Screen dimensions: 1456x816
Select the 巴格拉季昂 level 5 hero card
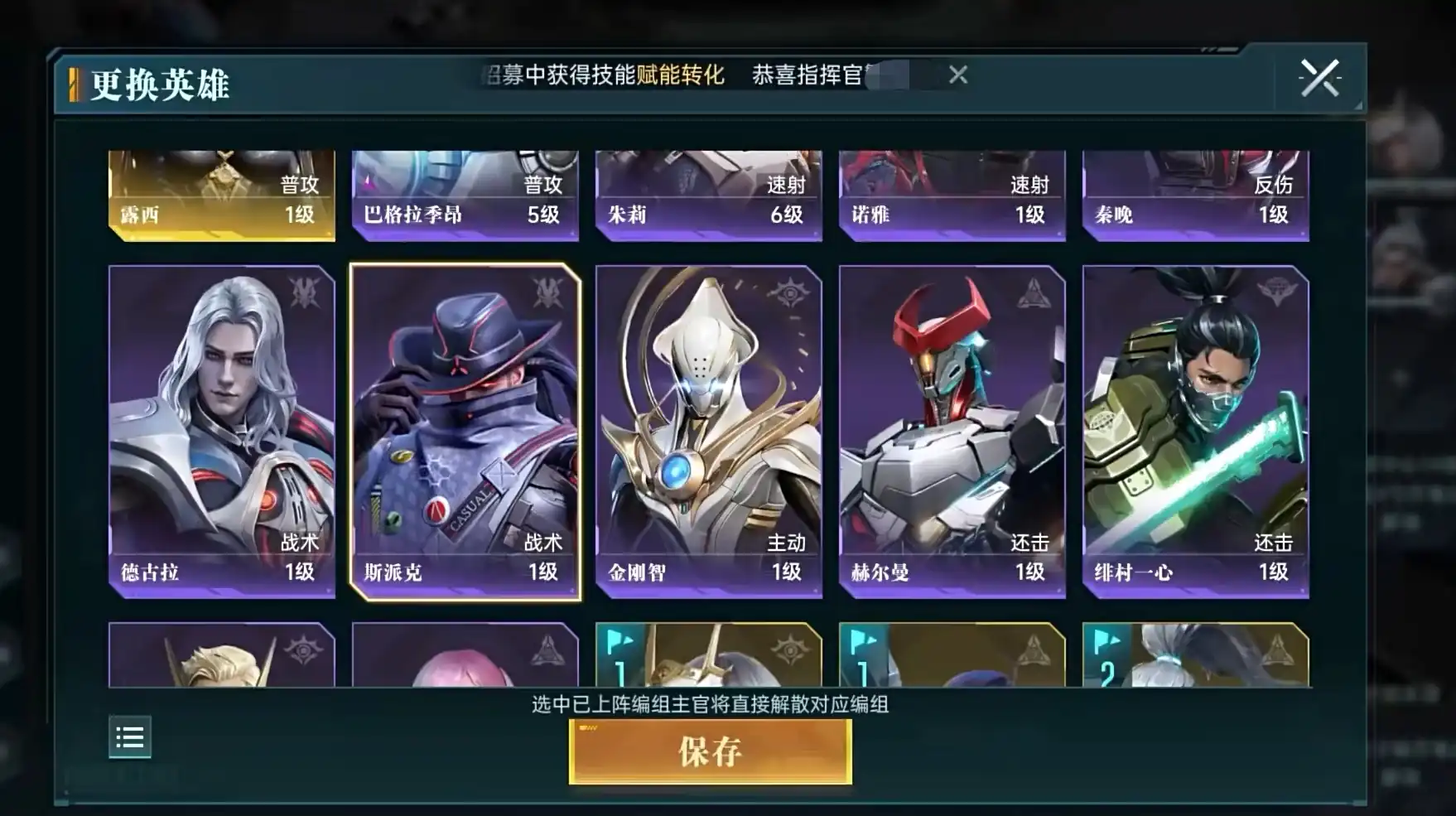[464, 195]
